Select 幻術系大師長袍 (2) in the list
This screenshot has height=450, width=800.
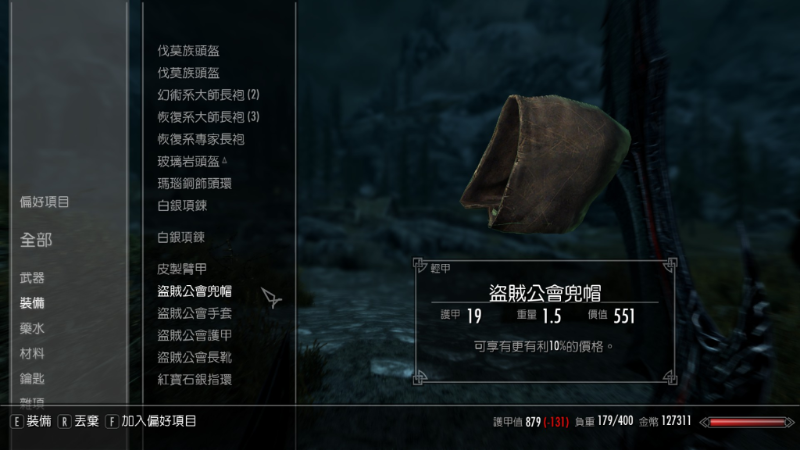click(x=208, y=95)
